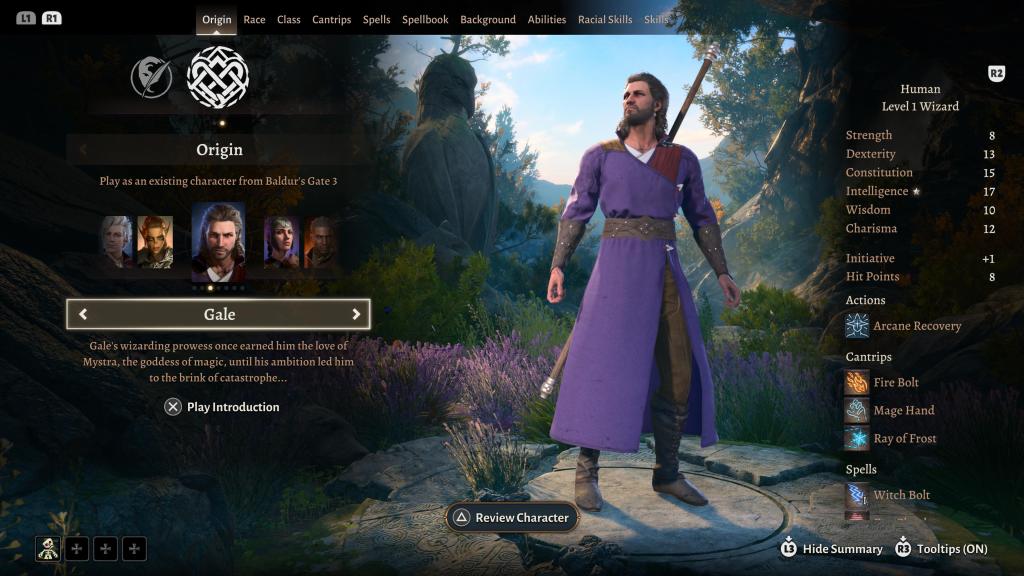The image size is (1024, 576).
Task: Open the Racial Skills tab
Action: pos(605,20)
